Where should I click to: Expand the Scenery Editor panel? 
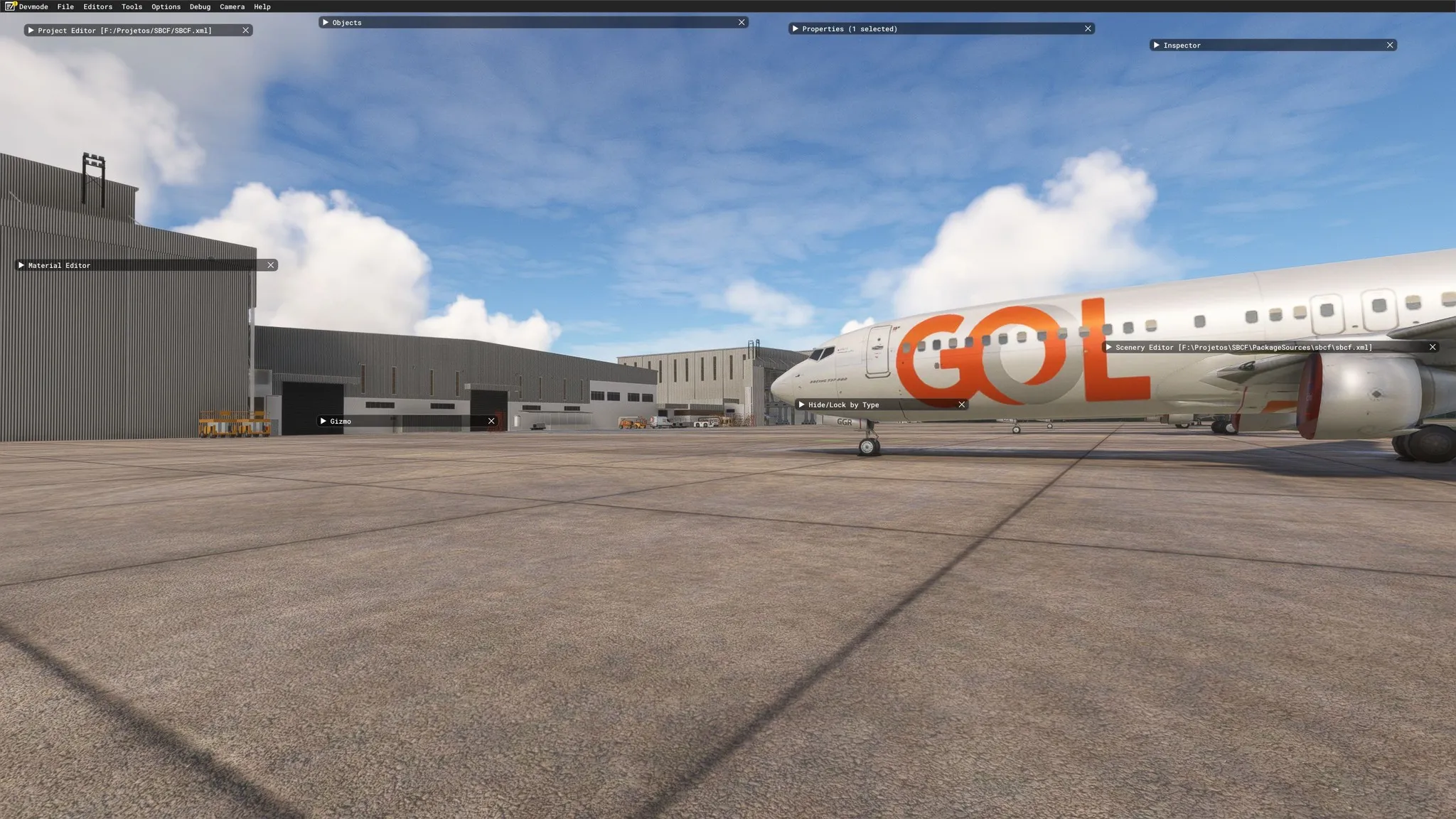[1108, 348]
